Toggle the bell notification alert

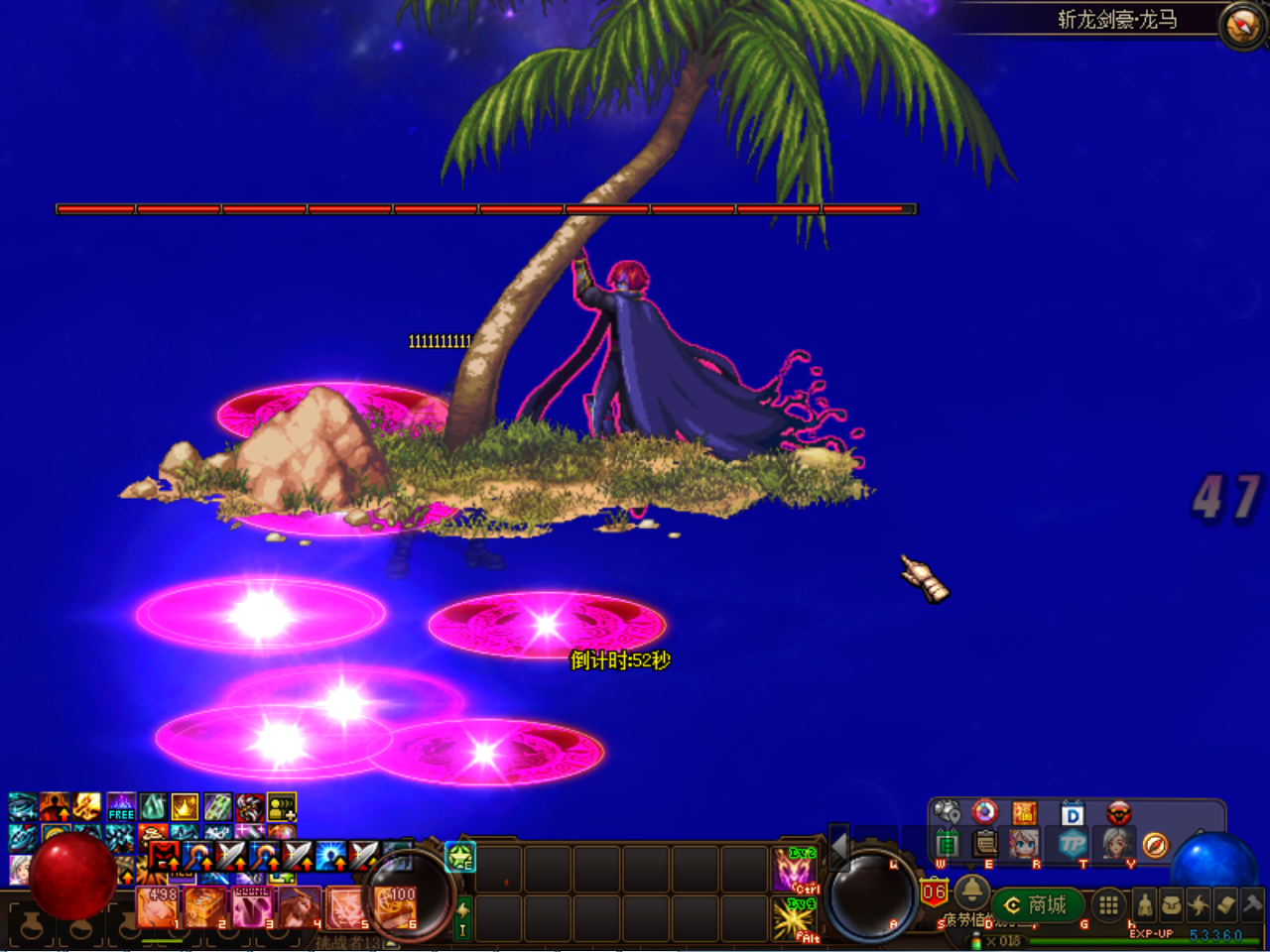pyautogui.click(x=972, y=893)
